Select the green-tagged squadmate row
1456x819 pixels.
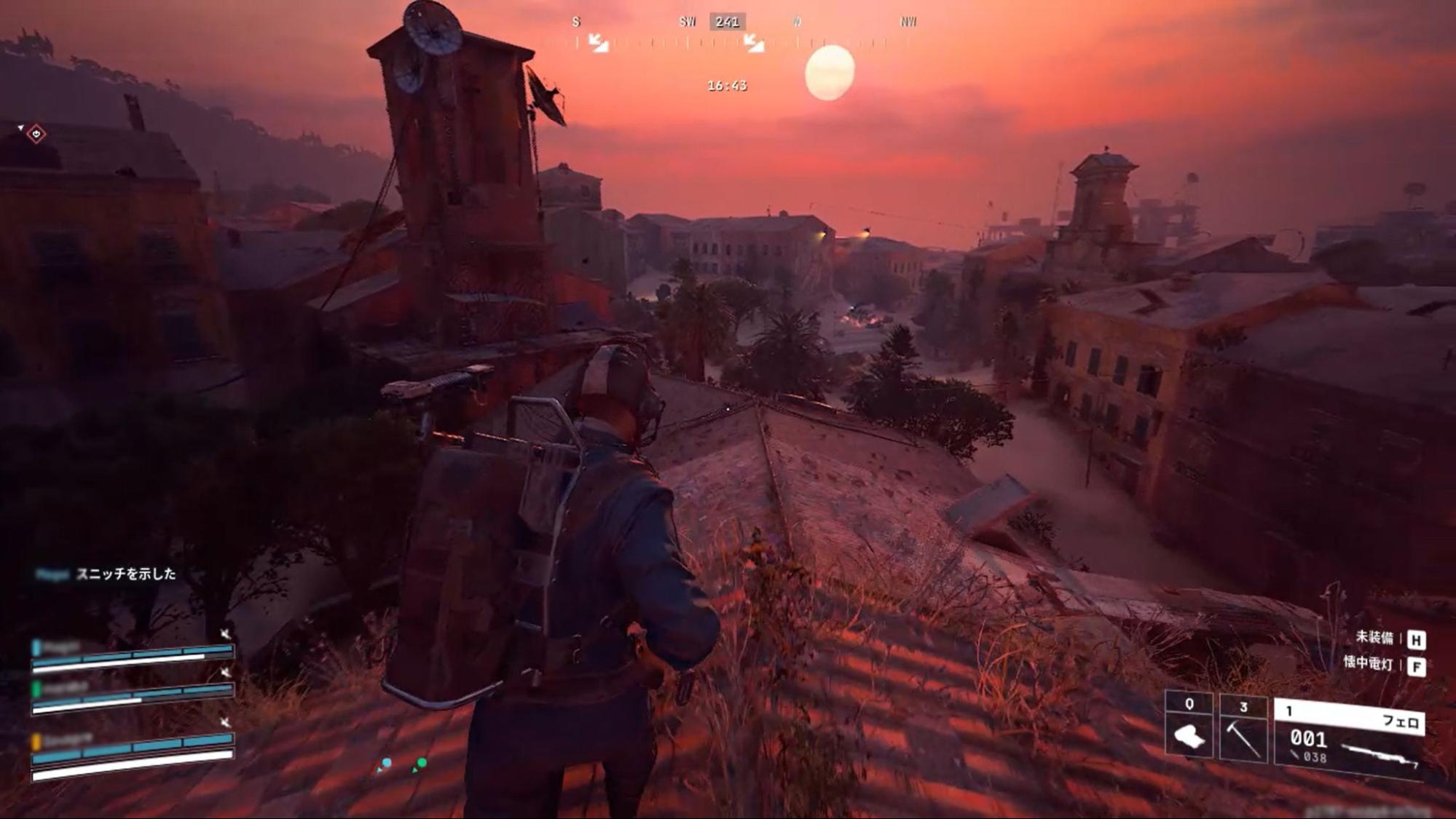coord(132,695)
